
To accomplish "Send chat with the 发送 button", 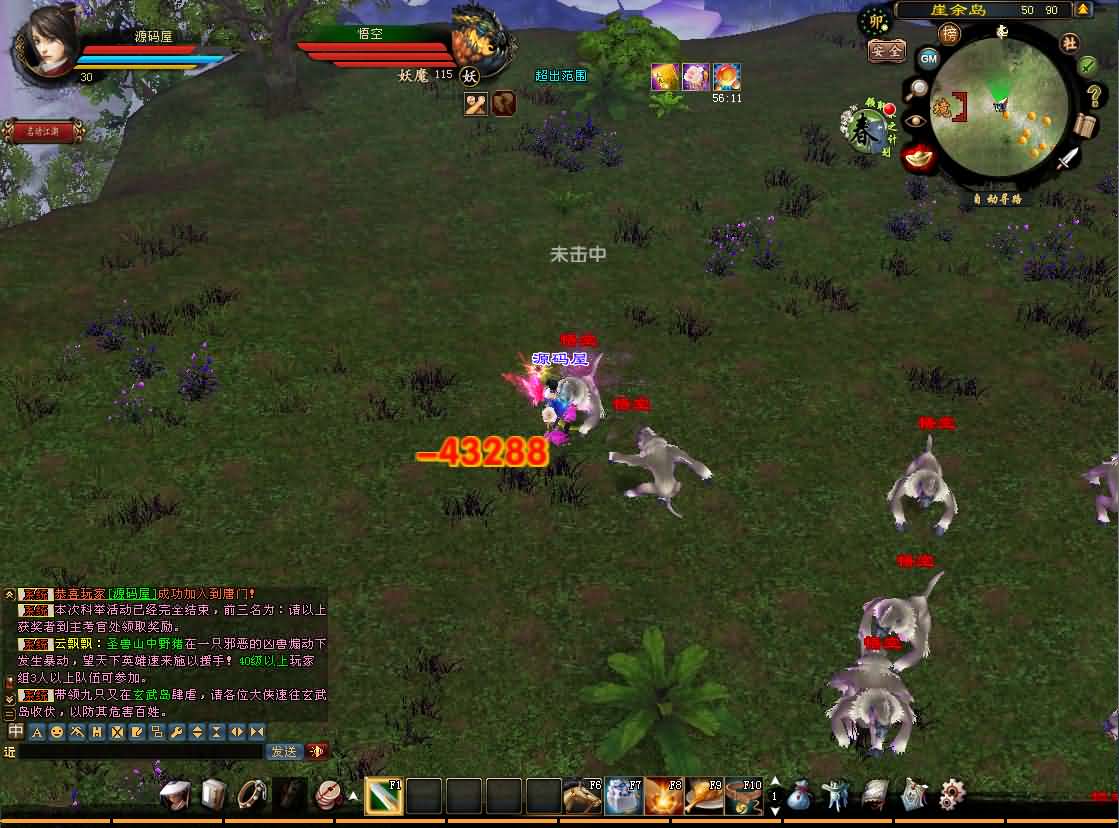I will [284, 751].
